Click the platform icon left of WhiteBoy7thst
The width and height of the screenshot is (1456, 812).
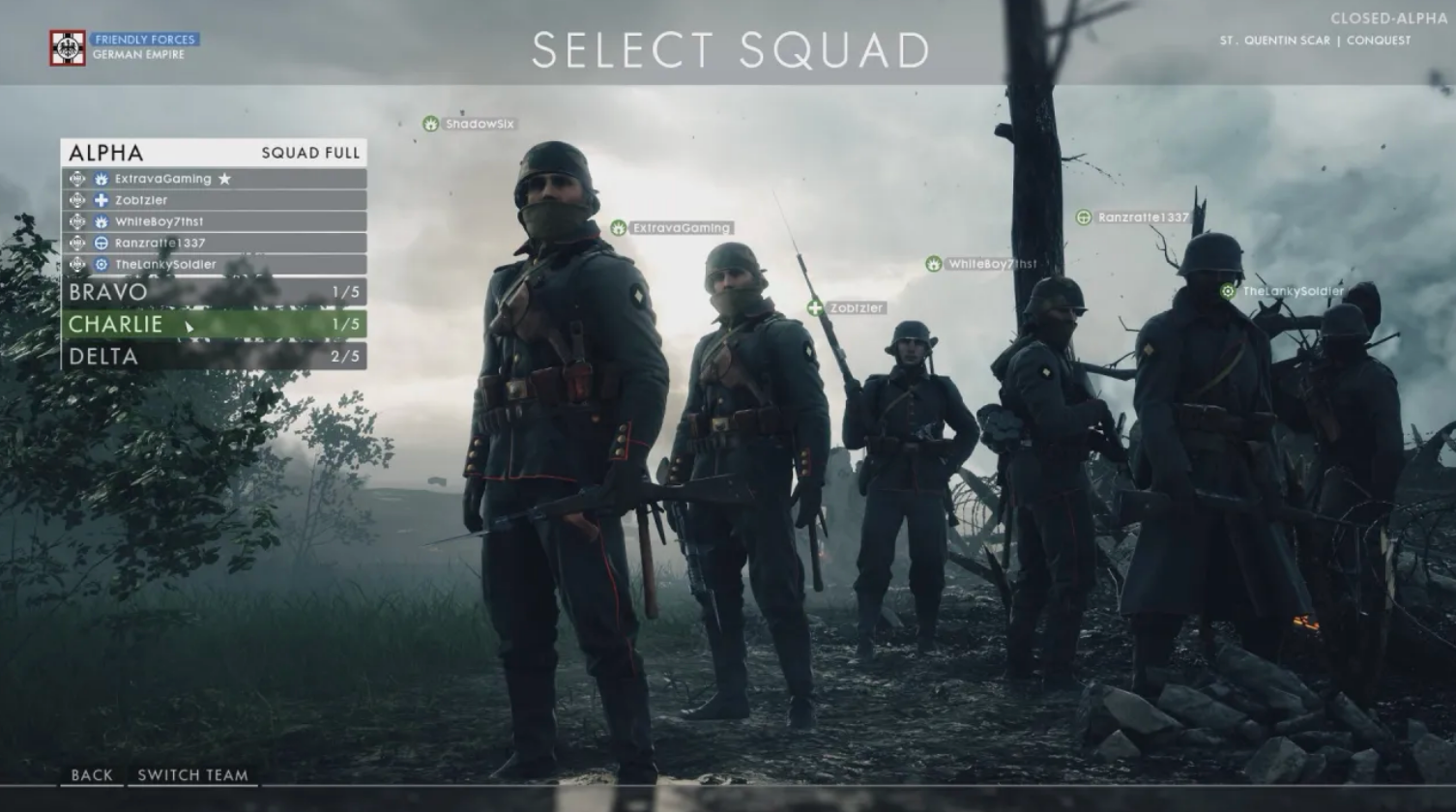pos(78,221)
